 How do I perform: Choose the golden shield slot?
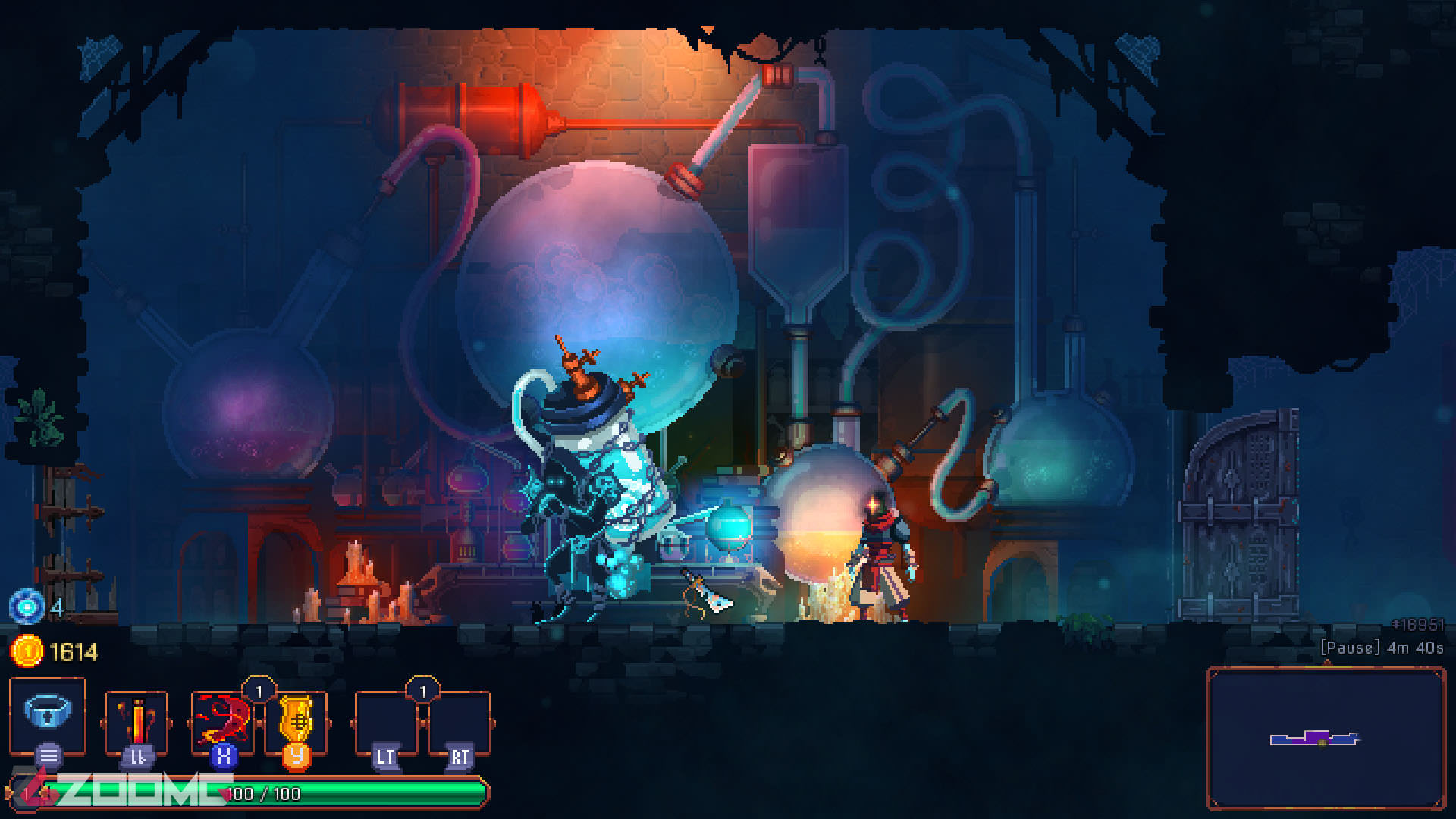point(297,721)
